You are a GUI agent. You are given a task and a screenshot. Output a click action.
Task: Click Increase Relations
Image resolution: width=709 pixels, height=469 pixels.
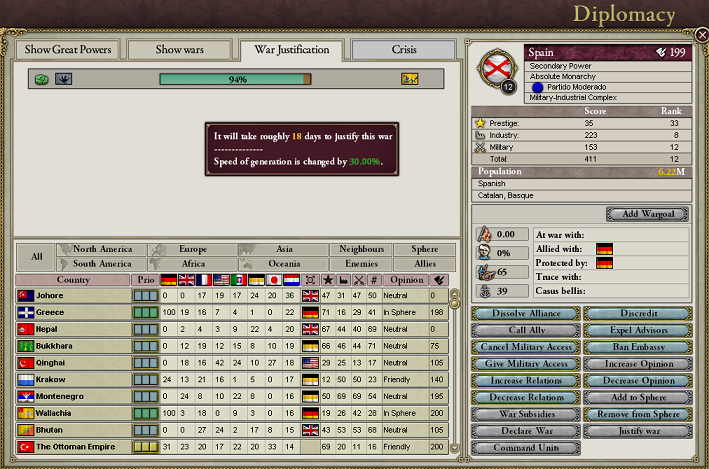[x=527, y=381]
